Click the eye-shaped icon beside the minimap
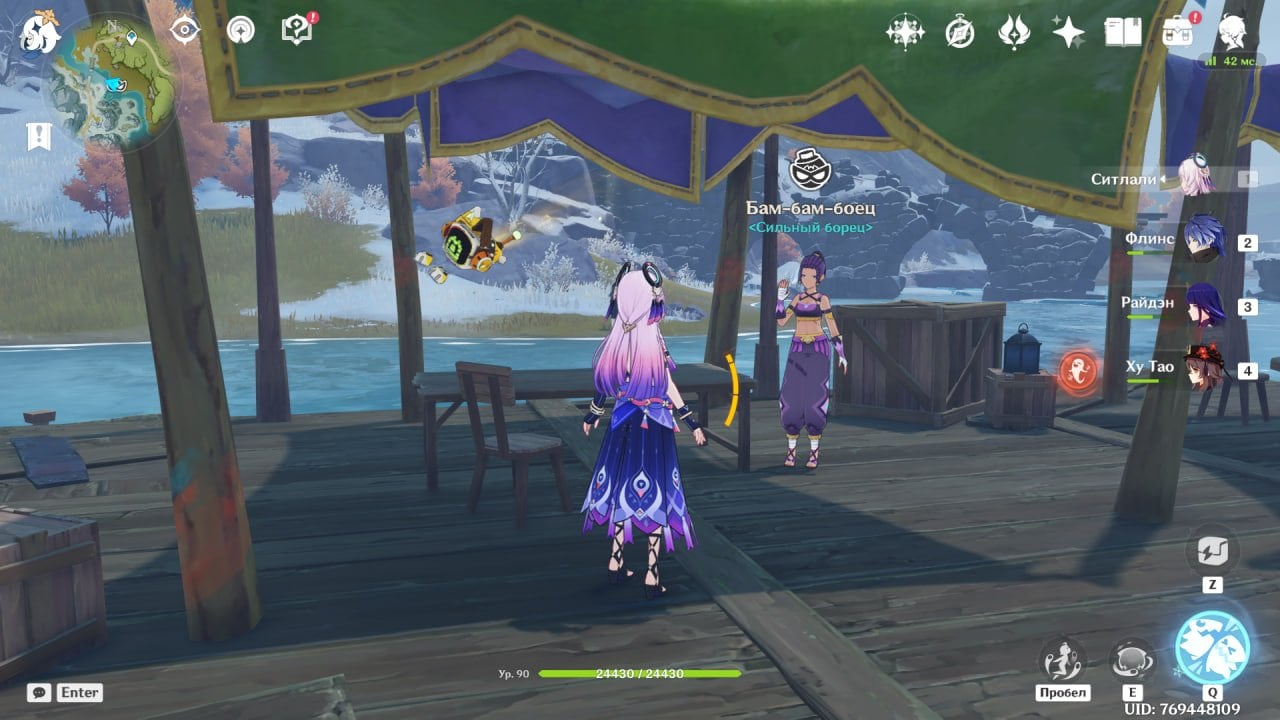This screenshot has height=720, width=1280. pos(185,30)
